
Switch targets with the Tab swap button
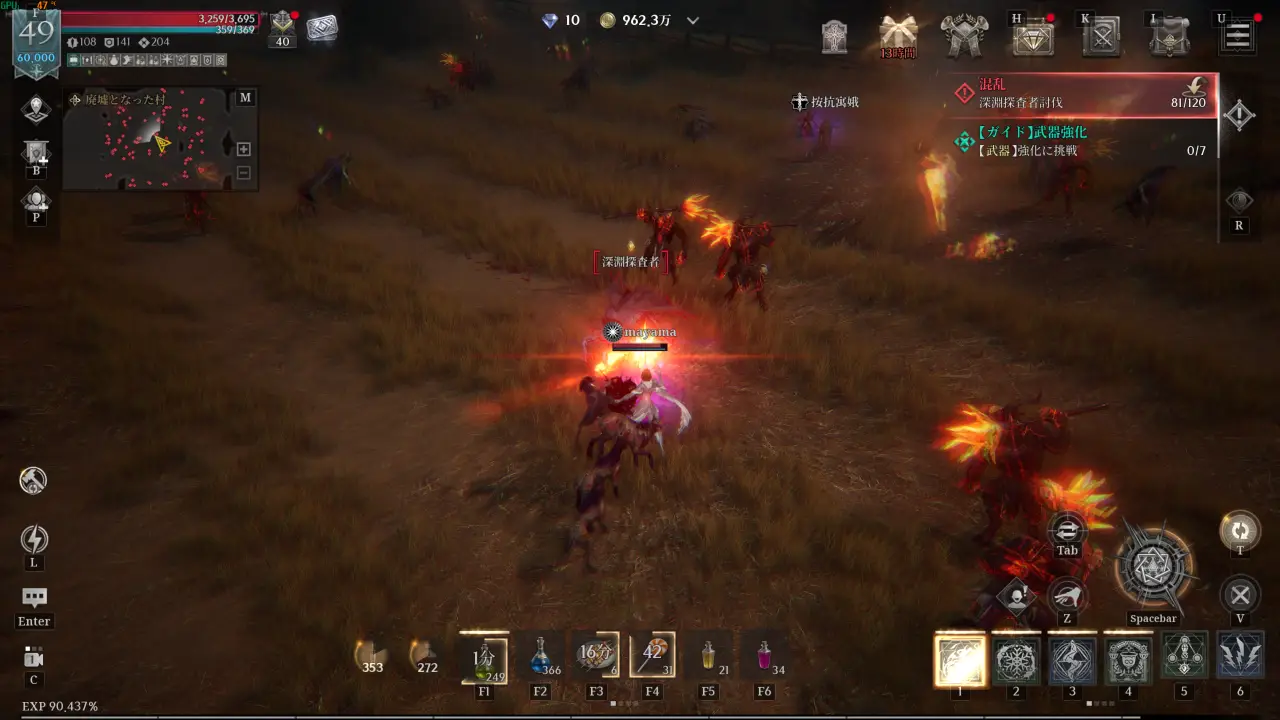[x=1067, y=530]
